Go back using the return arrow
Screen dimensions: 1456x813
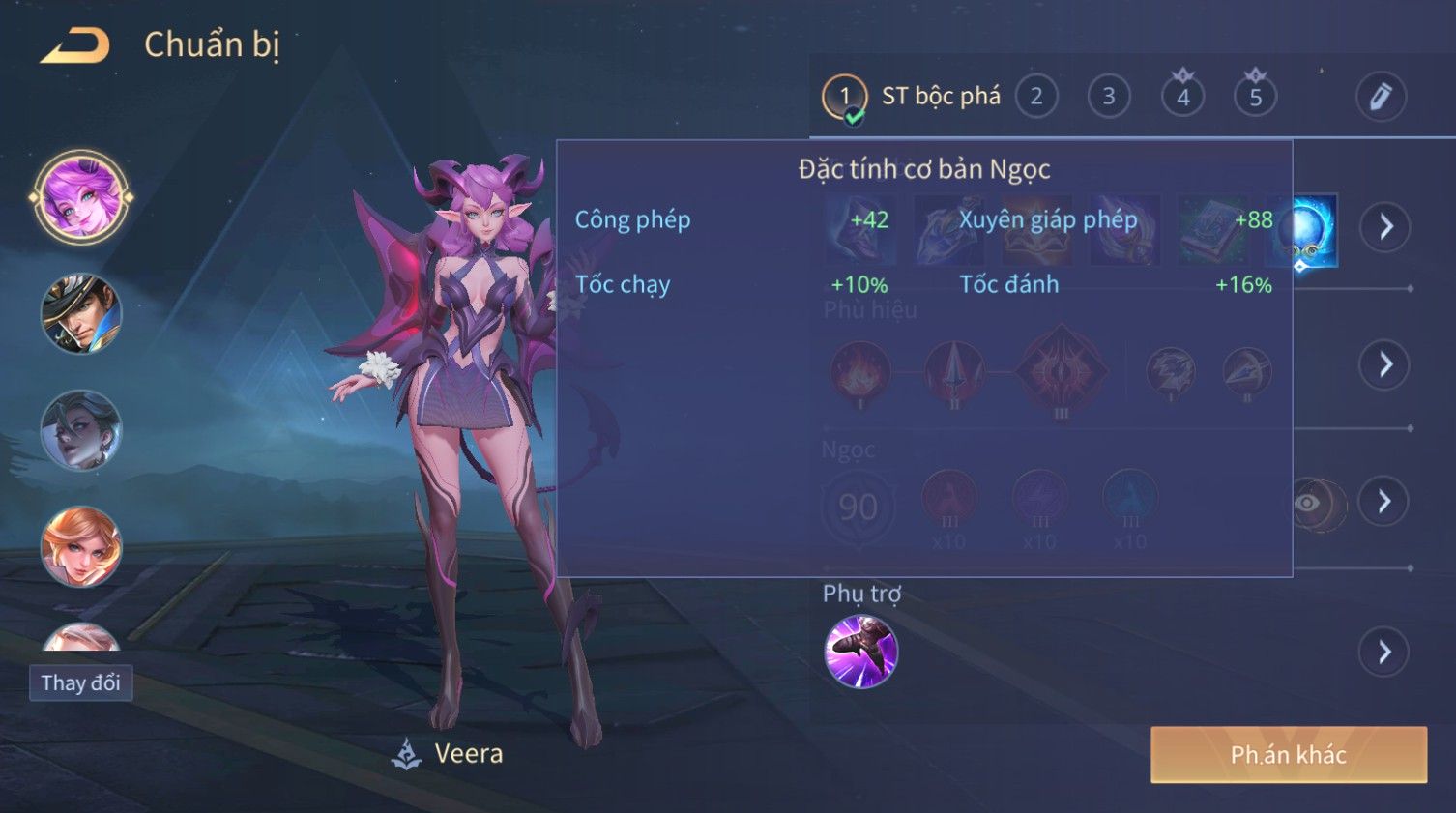point(75,45)
